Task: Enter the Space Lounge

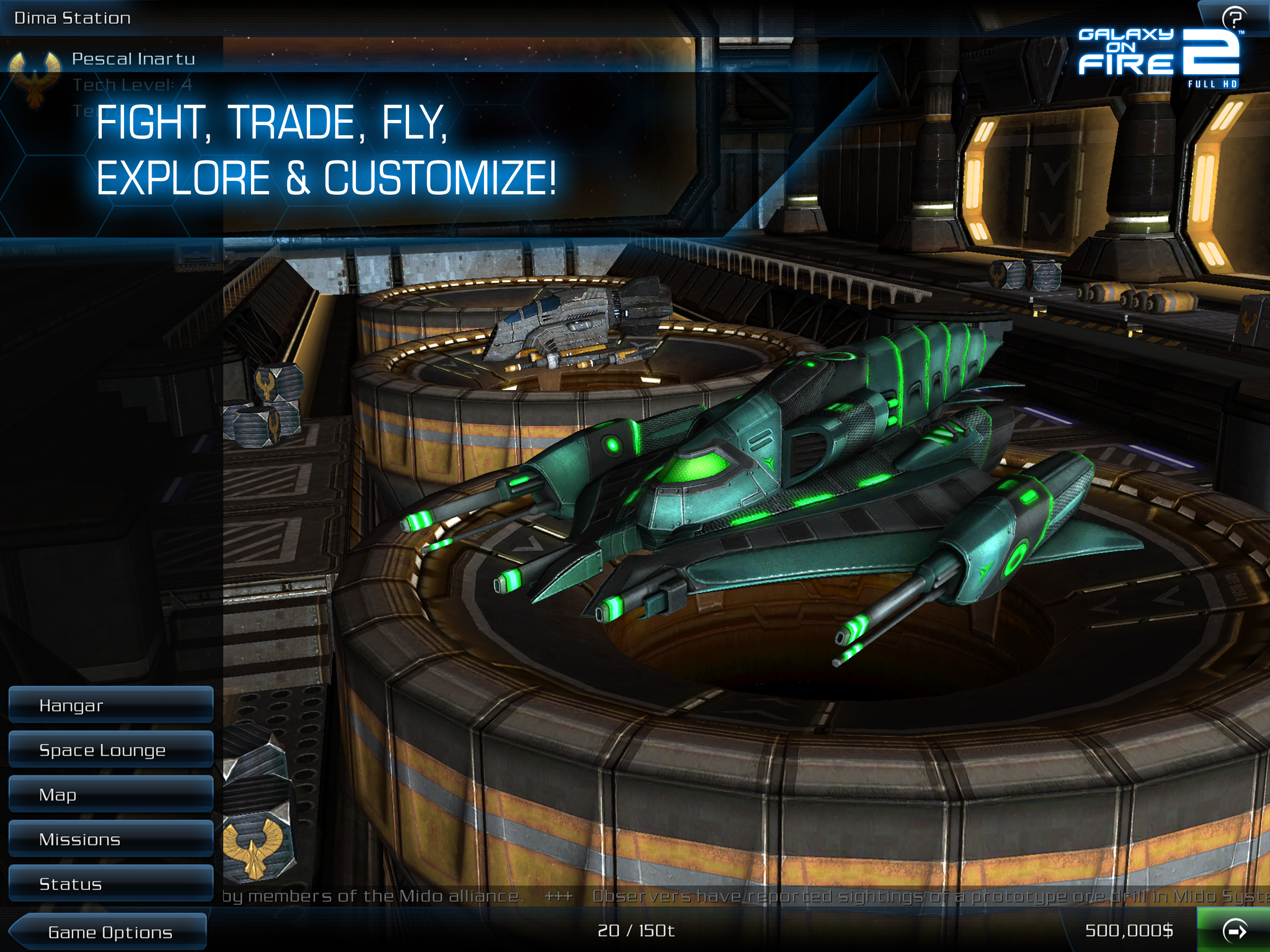Action: coord(111,749)
